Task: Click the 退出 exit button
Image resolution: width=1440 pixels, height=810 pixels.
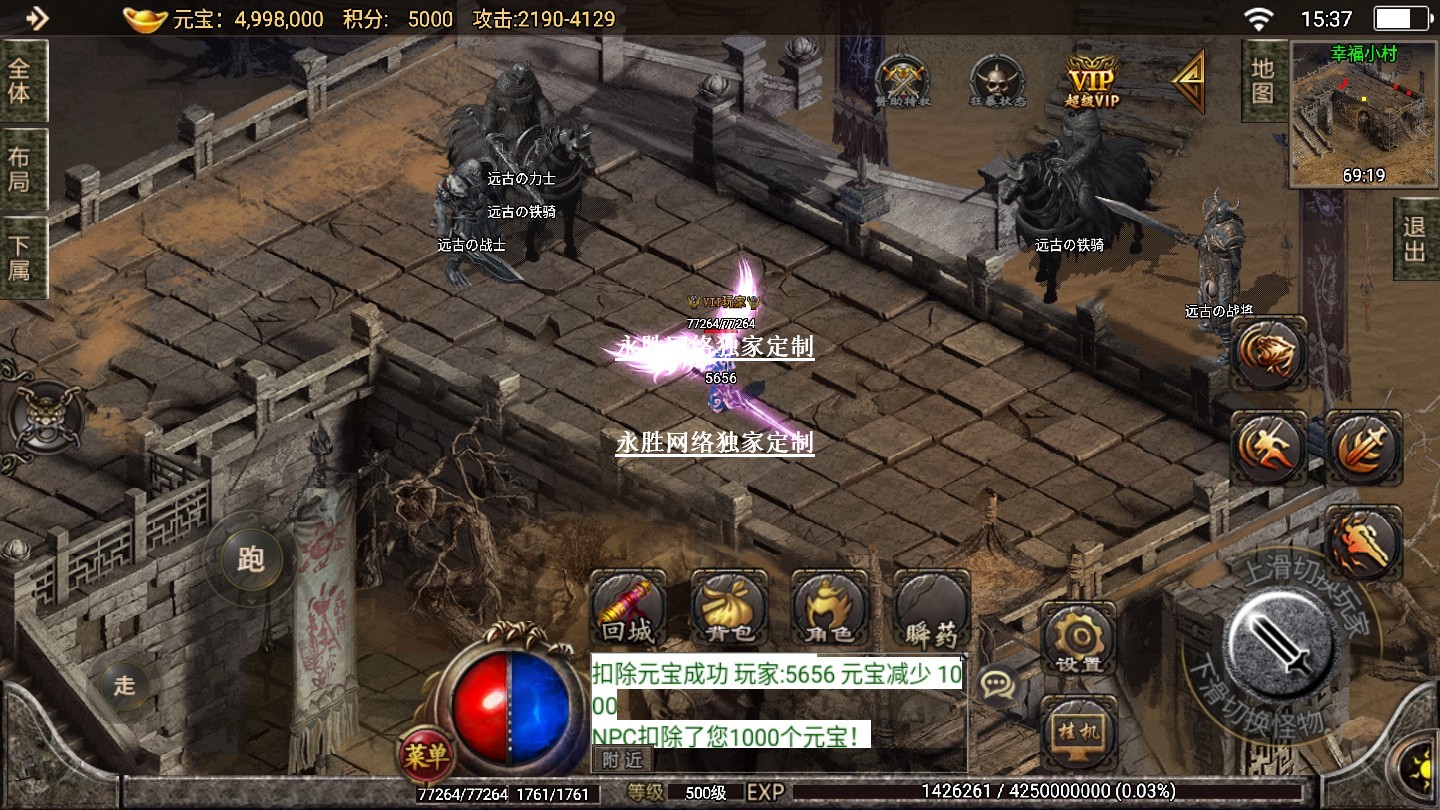Action: click(1414, 238)
